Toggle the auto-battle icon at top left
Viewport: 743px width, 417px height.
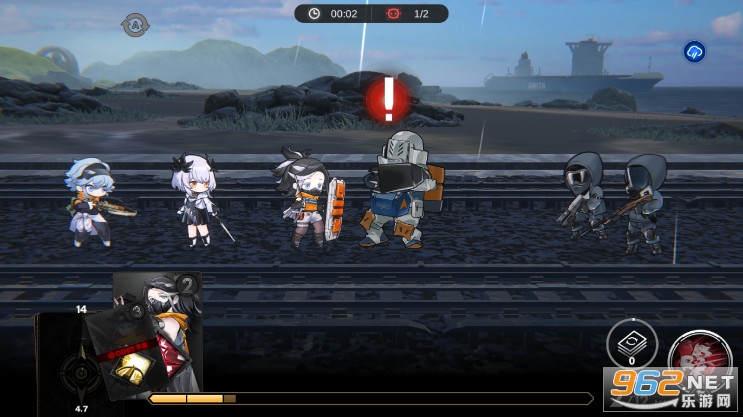[x=134, y=25]
